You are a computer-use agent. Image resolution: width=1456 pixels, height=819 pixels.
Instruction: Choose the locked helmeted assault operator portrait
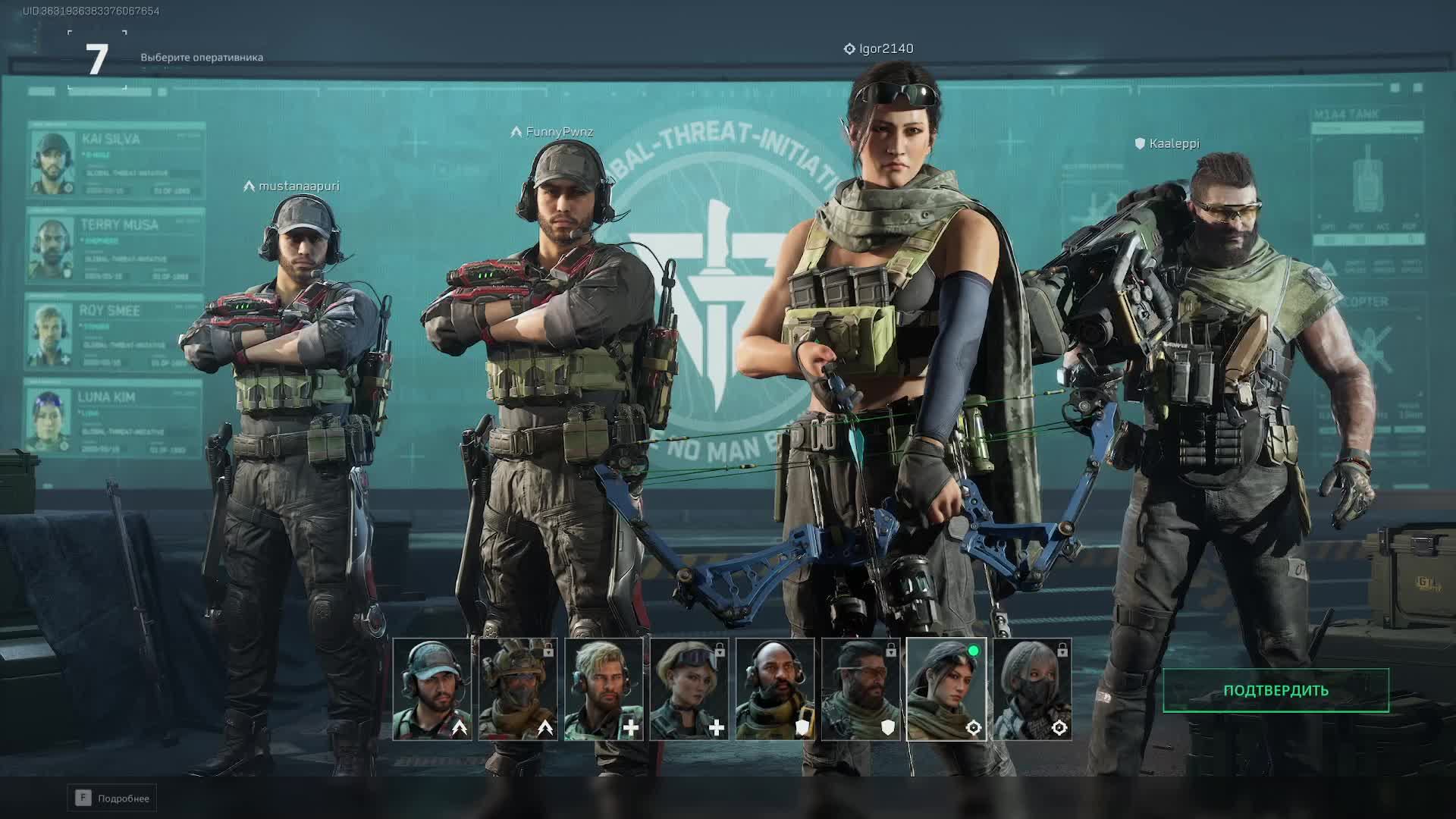tap(518, 689)
